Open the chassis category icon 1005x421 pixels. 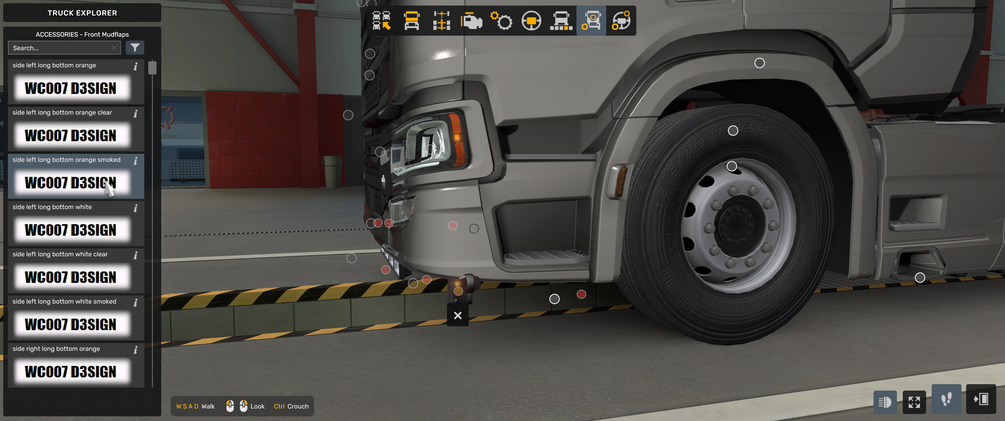pyautogui.click(x=442, y=20)
